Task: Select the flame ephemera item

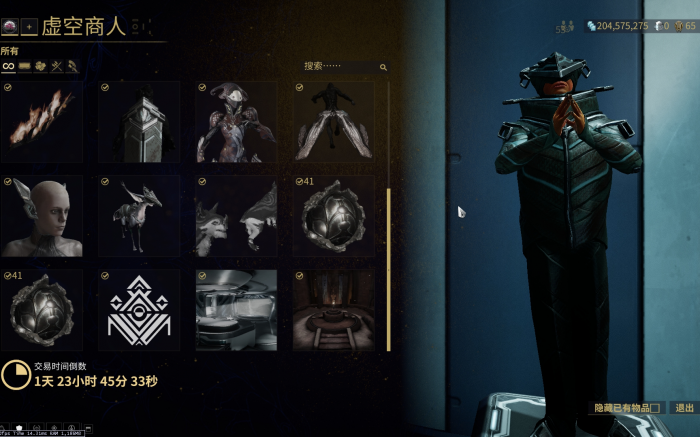Action: coord(42,122)
